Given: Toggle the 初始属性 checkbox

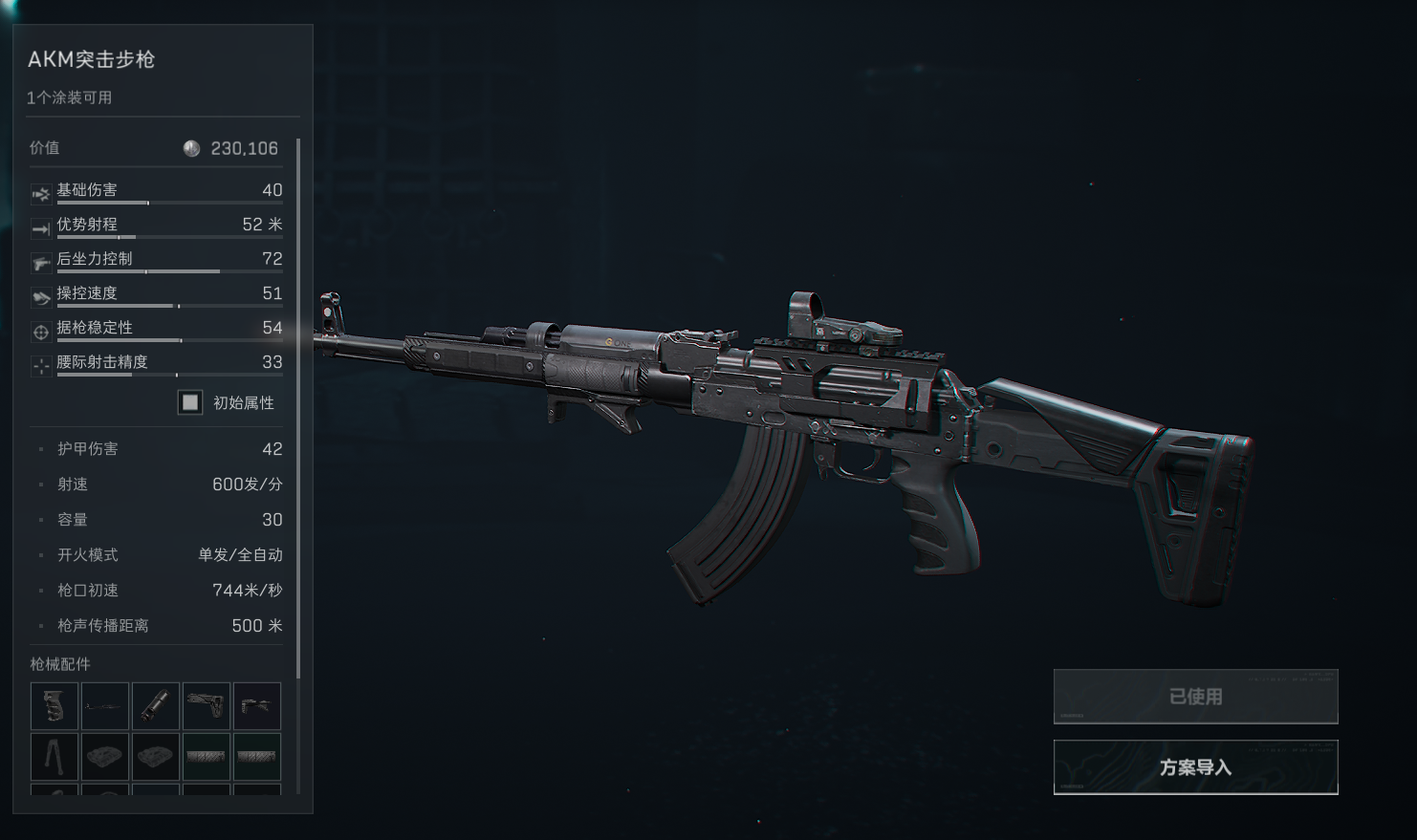Looking at the screenshot, I should coord(190,402).
